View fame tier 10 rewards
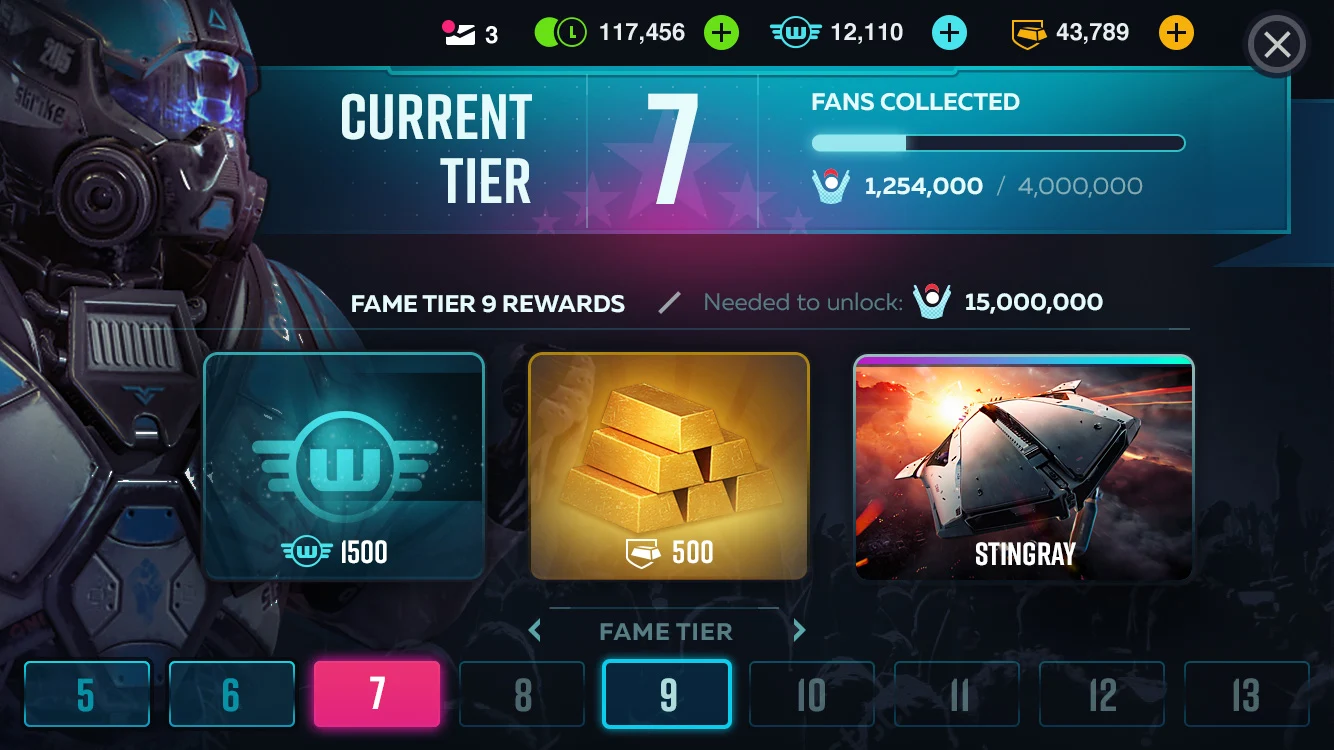 click(812, 694)
